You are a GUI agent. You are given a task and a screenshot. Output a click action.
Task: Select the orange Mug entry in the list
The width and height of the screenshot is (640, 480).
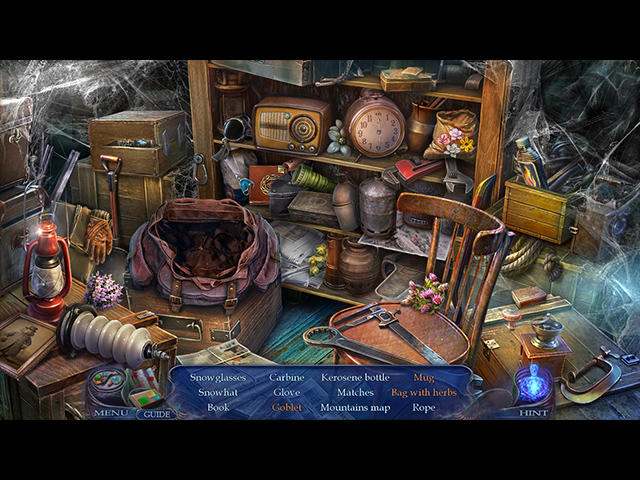(x=423, y=377)
